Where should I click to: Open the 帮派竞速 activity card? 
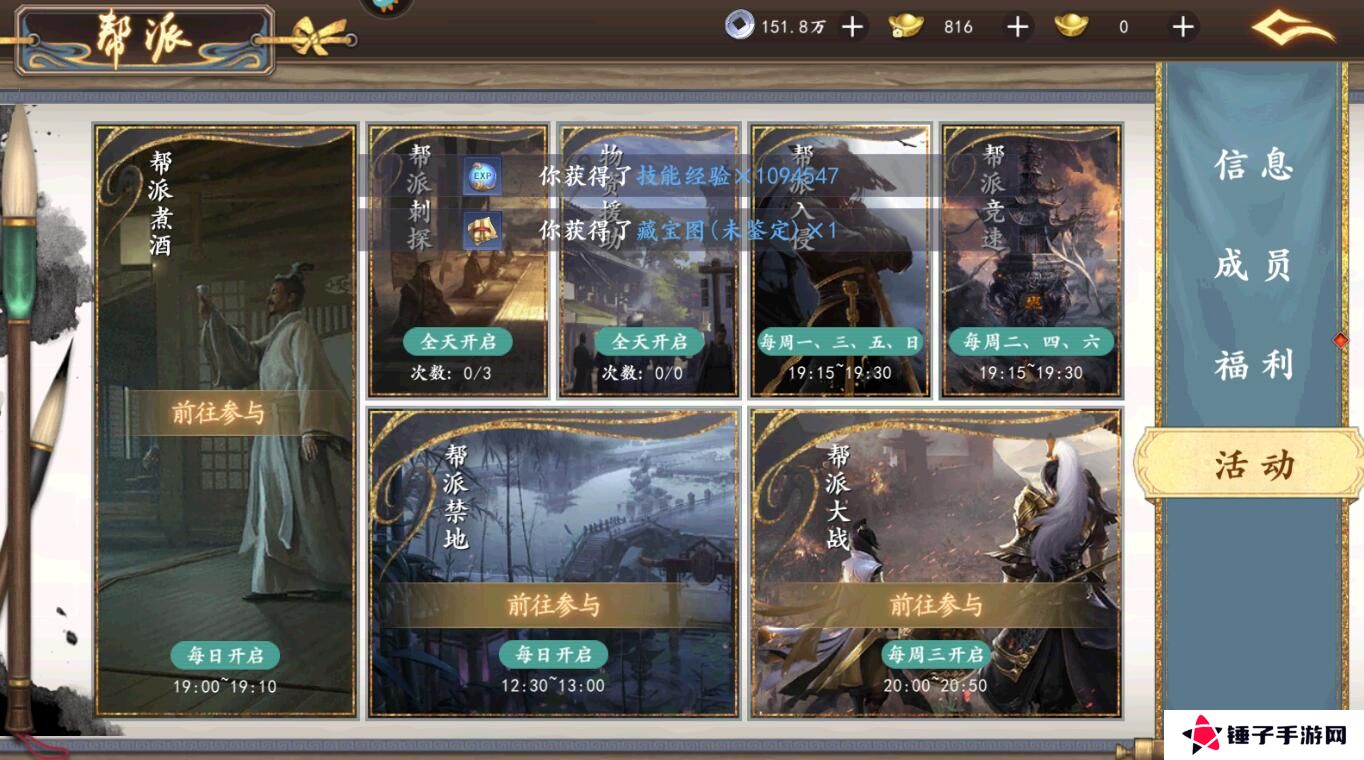click(x=1032, y=260)
